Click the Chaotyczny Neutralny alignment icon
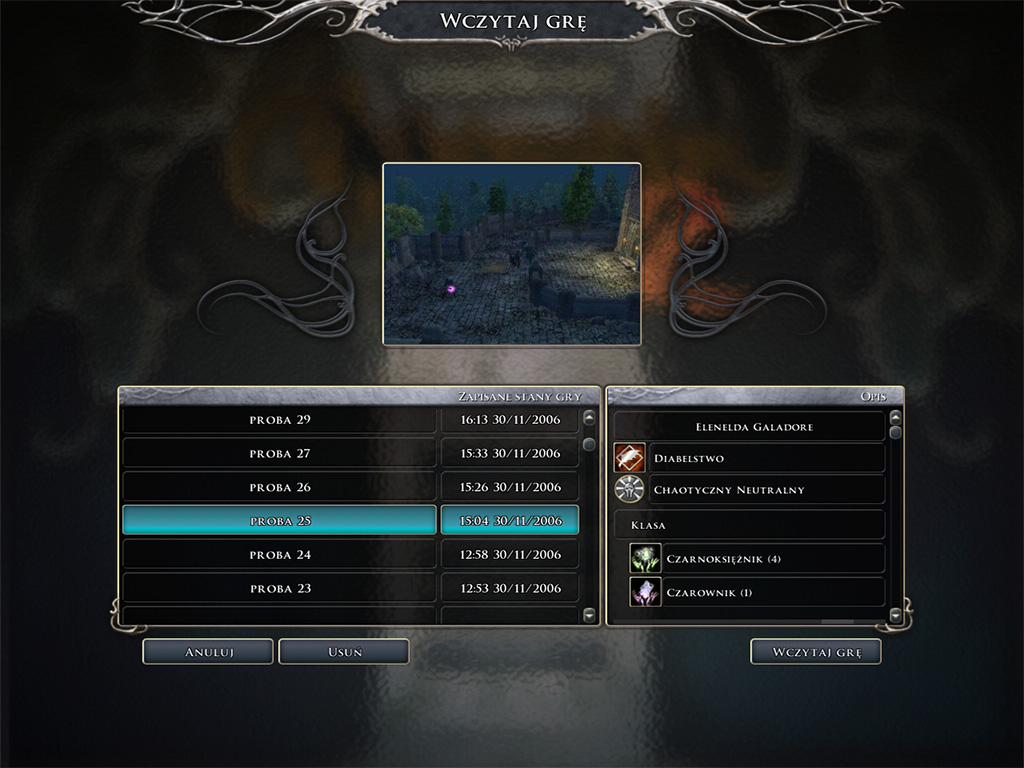Image resolution: width=1024 pixels, height=768 pixels. tap(629, 490)
